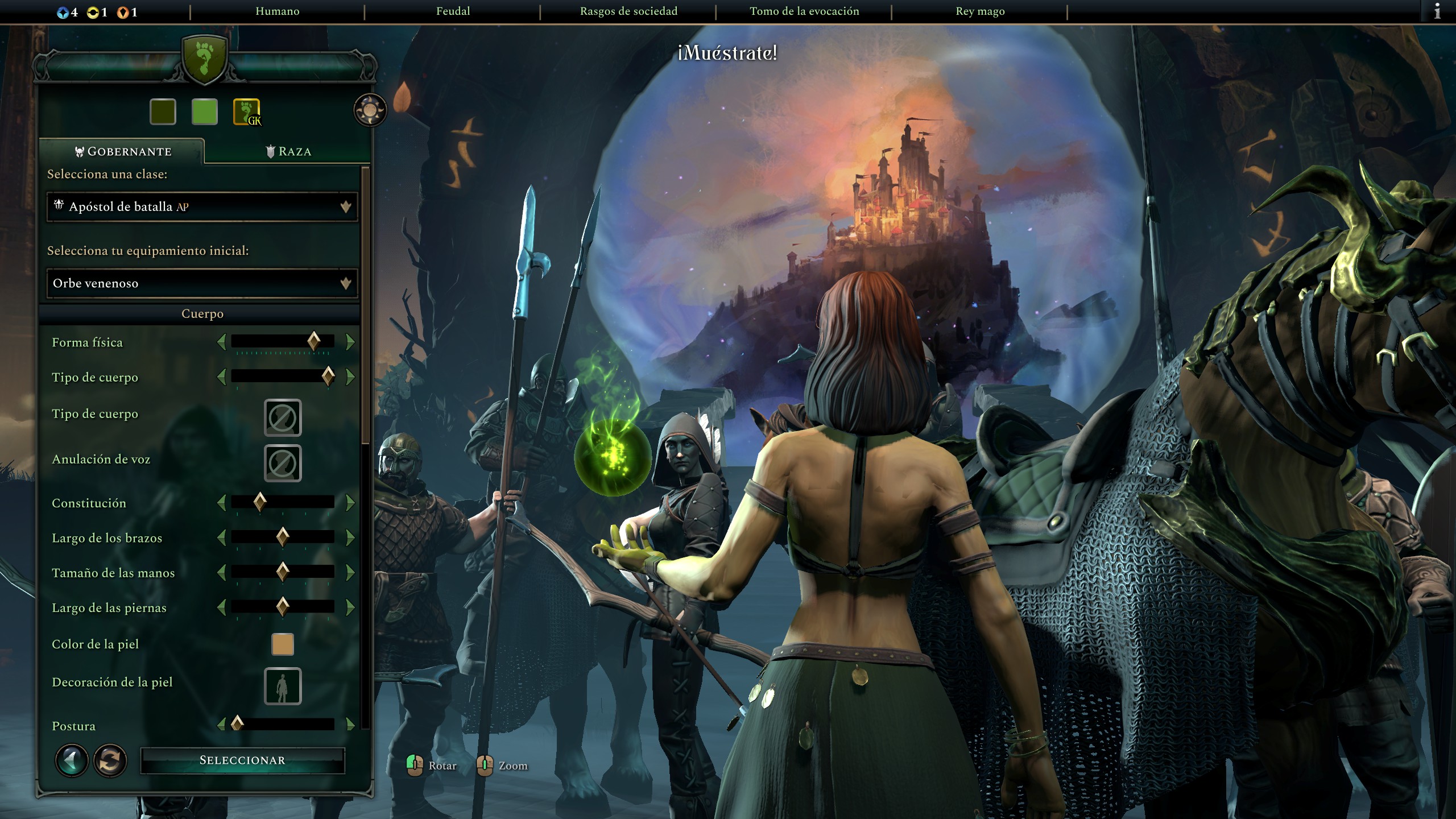Open the Color de la piel swatch

coord(283,644)
